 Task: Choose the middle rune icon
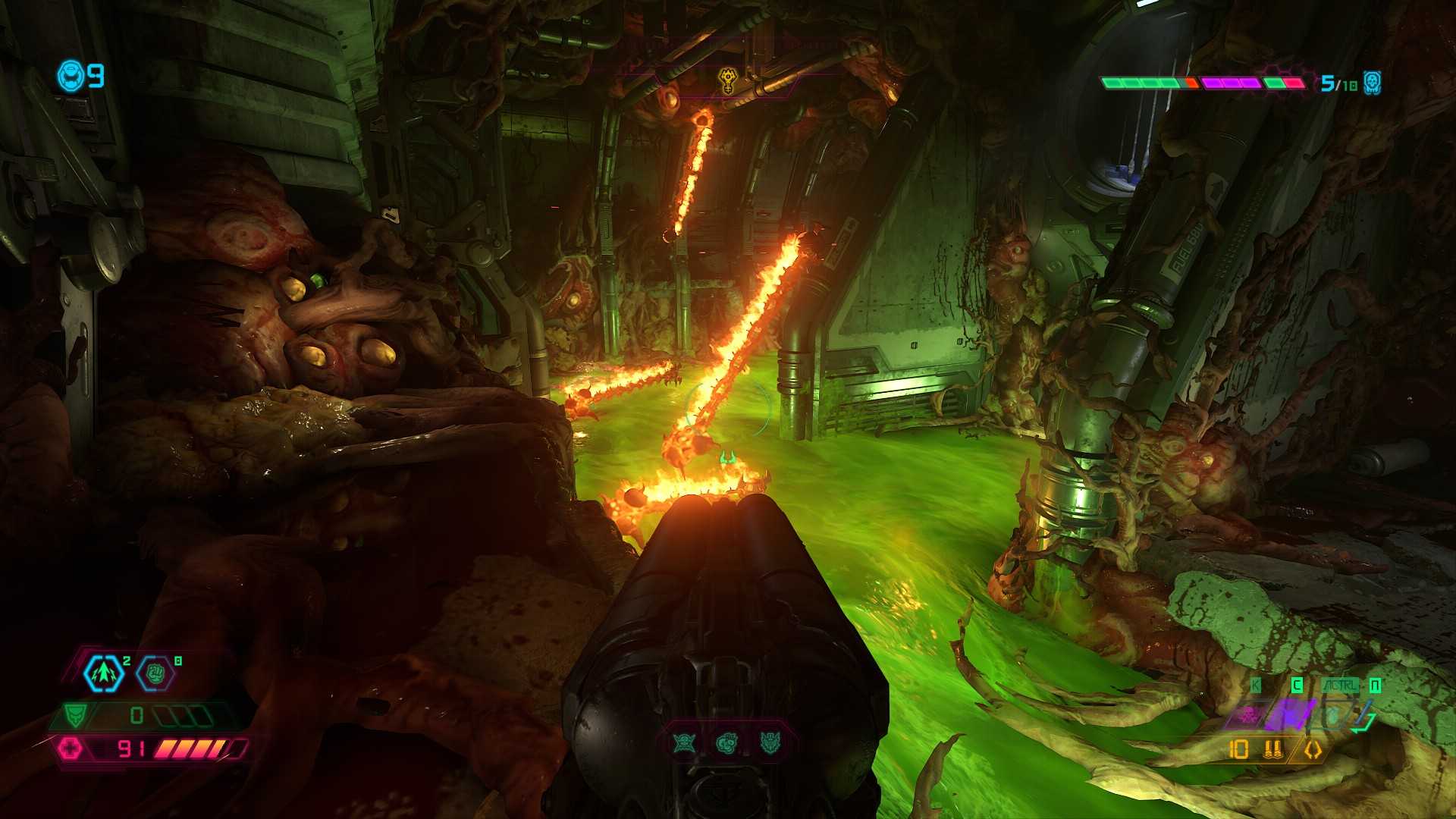[726, 743]
